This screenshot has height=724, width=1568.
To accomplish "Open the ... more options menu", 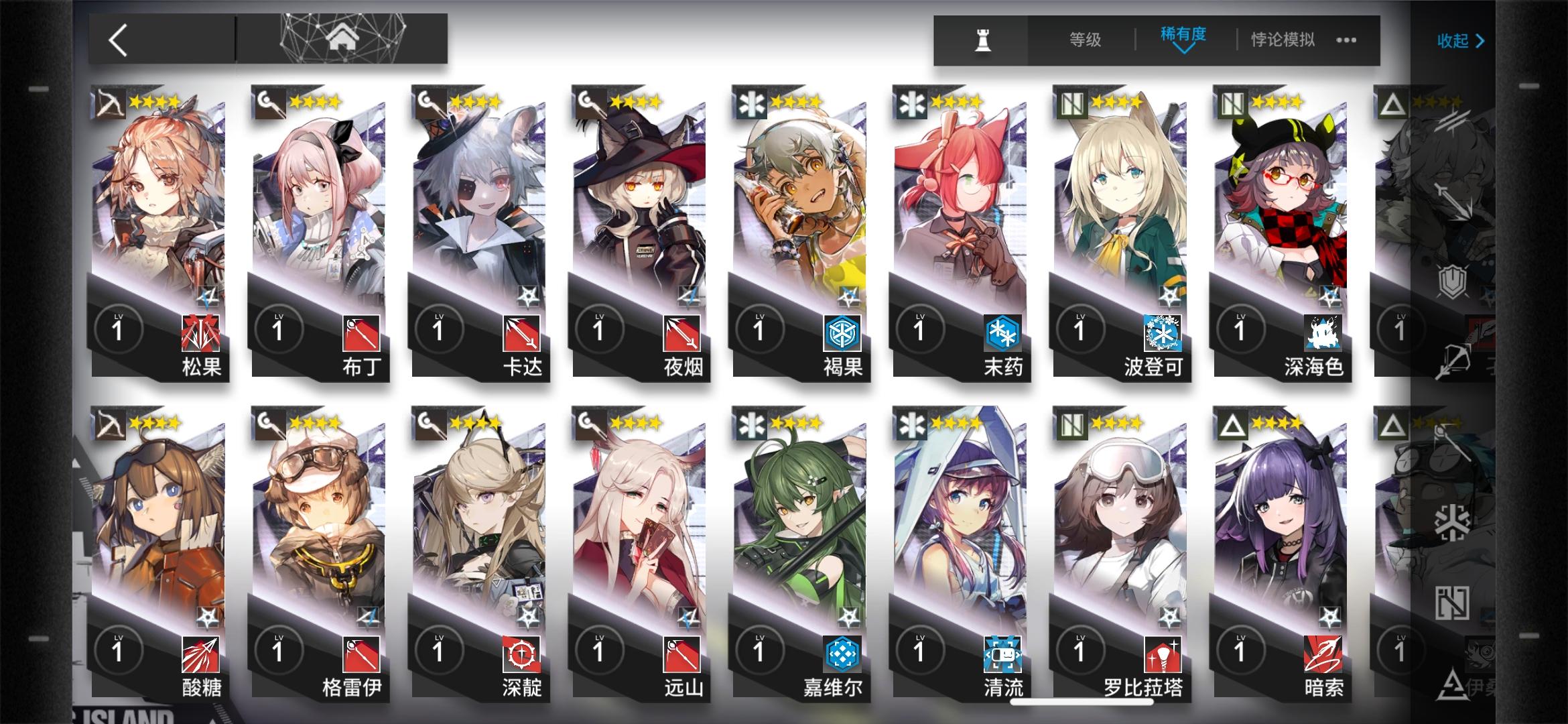I will coord(1345,40).
